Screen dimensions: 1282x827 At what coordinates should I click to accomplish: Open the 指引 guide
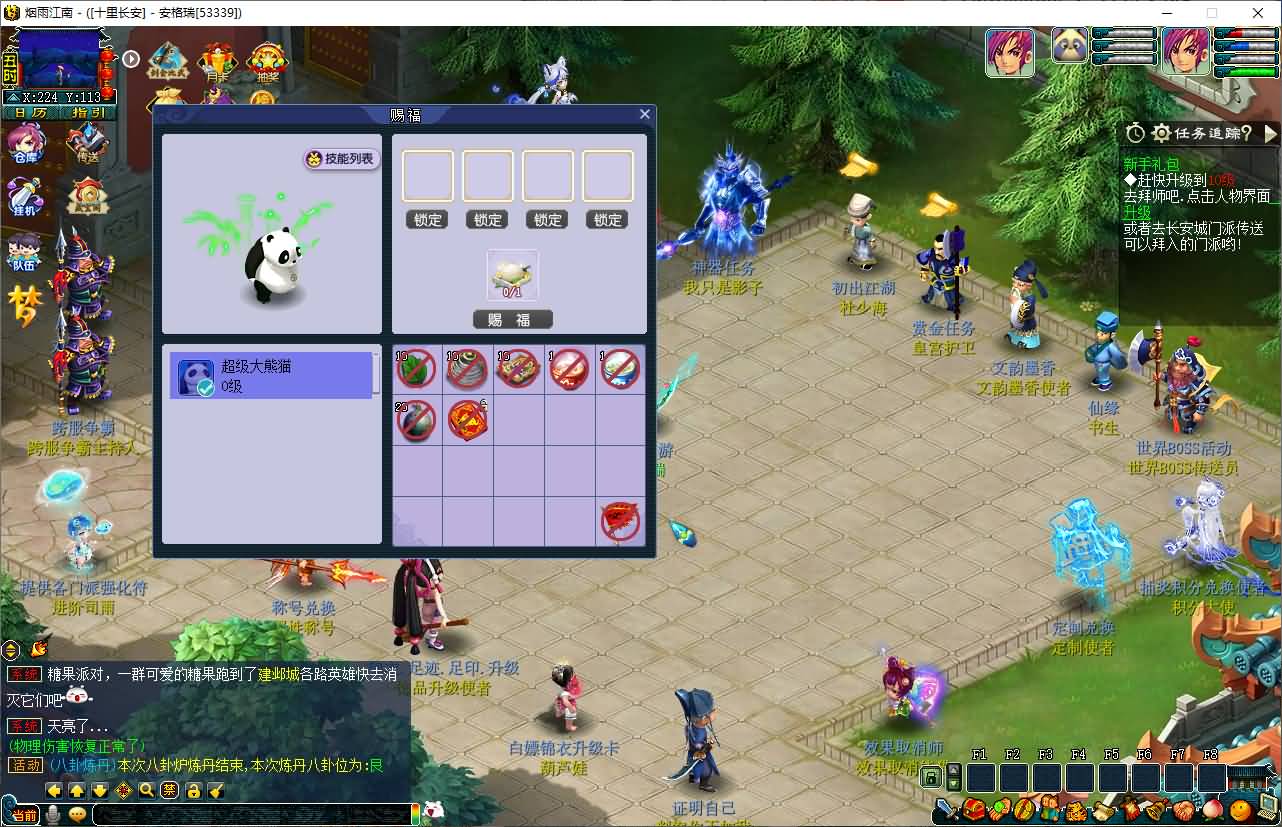(x=88, y=113)
